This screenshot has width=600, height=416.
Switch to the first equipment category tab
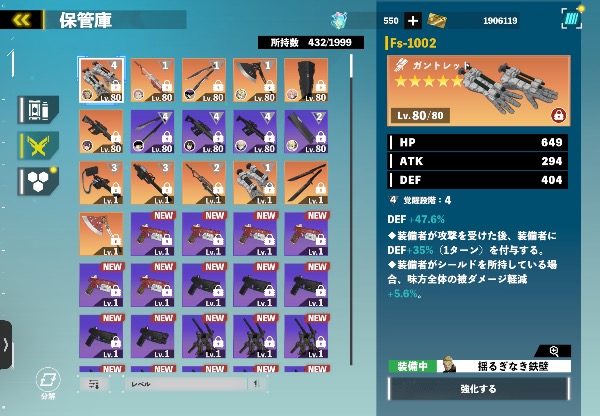coord(37,109)
